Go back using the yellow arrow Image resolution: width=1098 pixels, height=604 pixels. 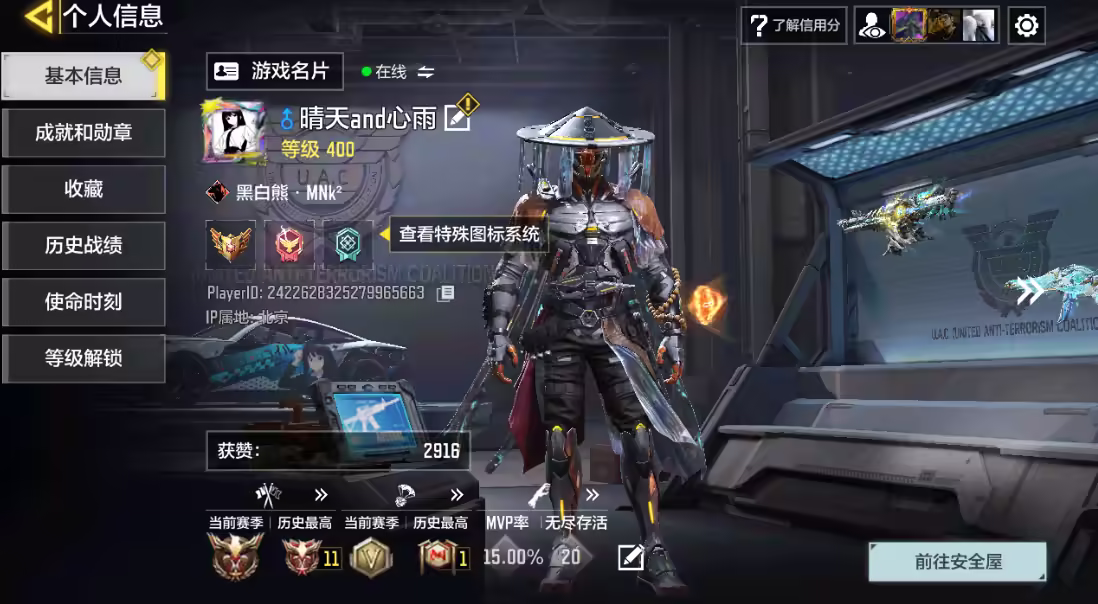(38, 16)
